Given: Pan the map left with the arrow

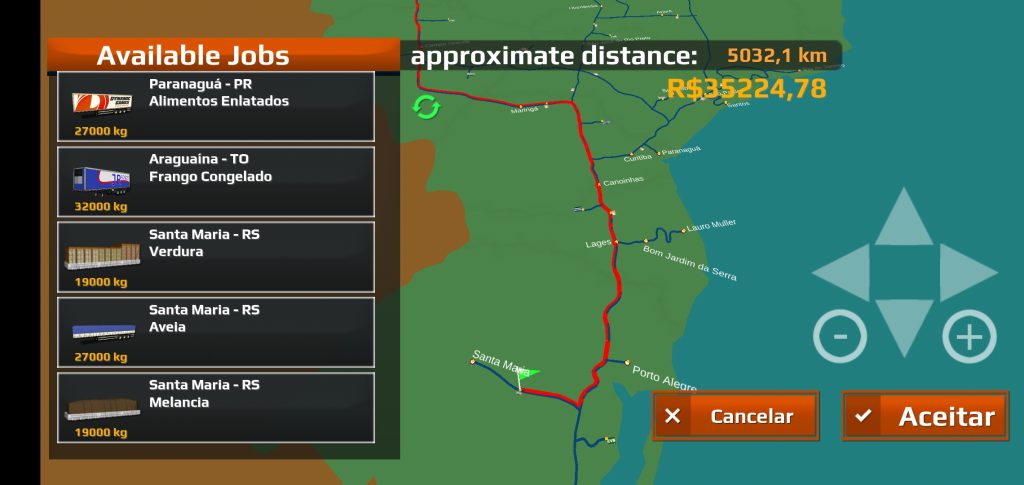Looking at the screenshot, I should [845, 272].
